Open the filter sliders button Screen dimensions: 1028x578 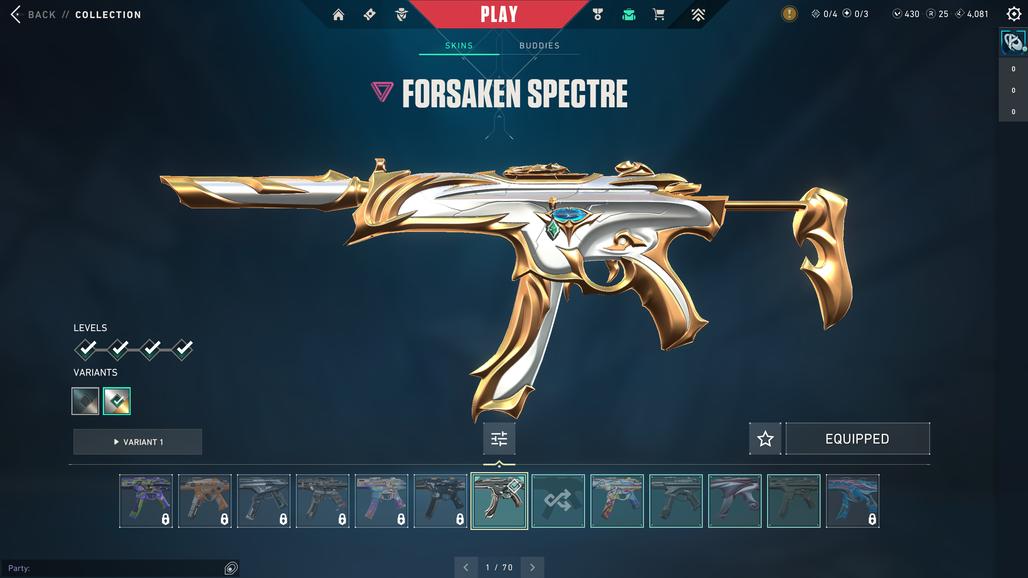pyautogui.click(x=499, y=439)
